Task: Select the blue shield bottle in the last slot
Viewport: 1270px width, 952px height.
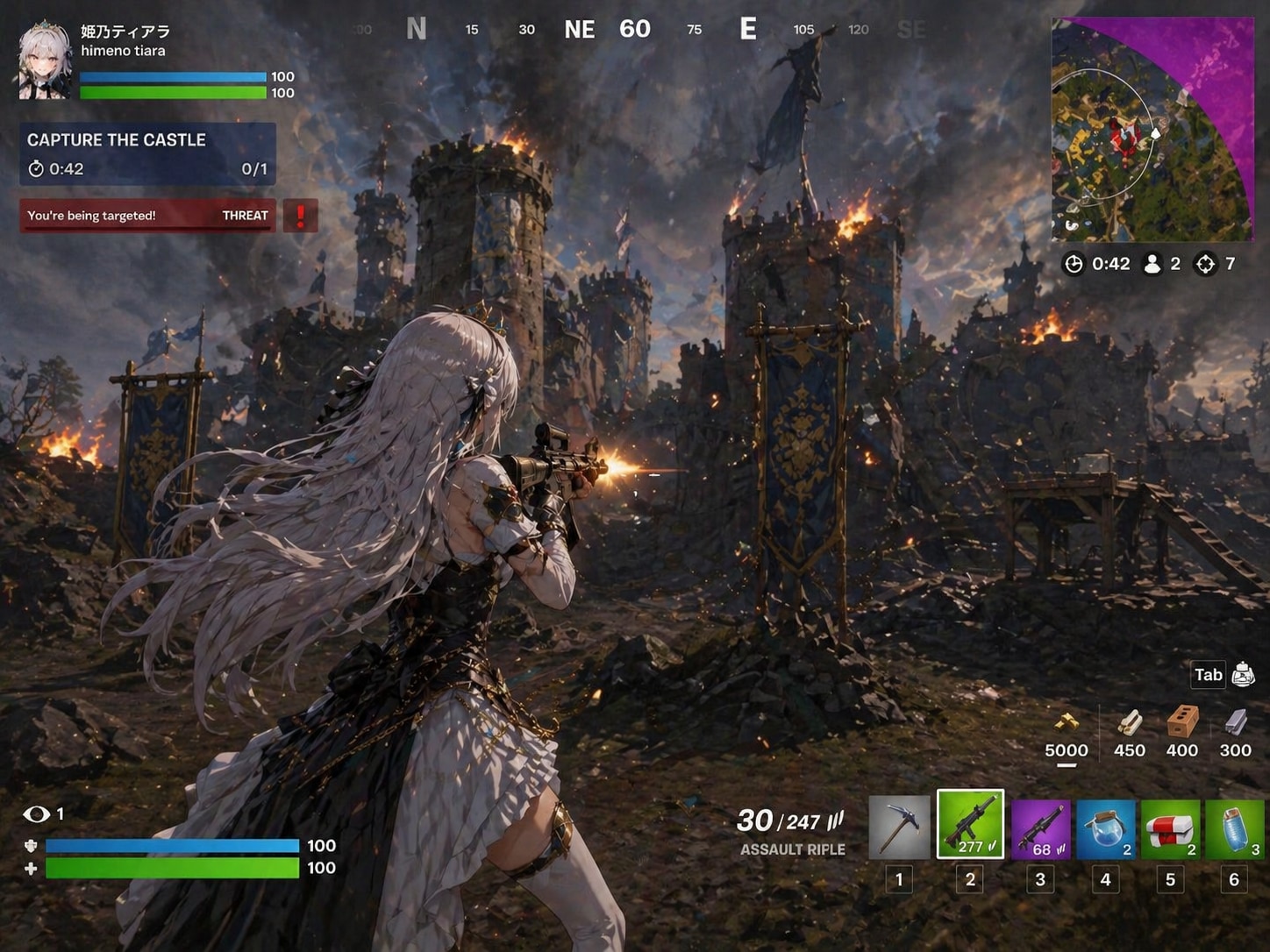Action: 1235,828
